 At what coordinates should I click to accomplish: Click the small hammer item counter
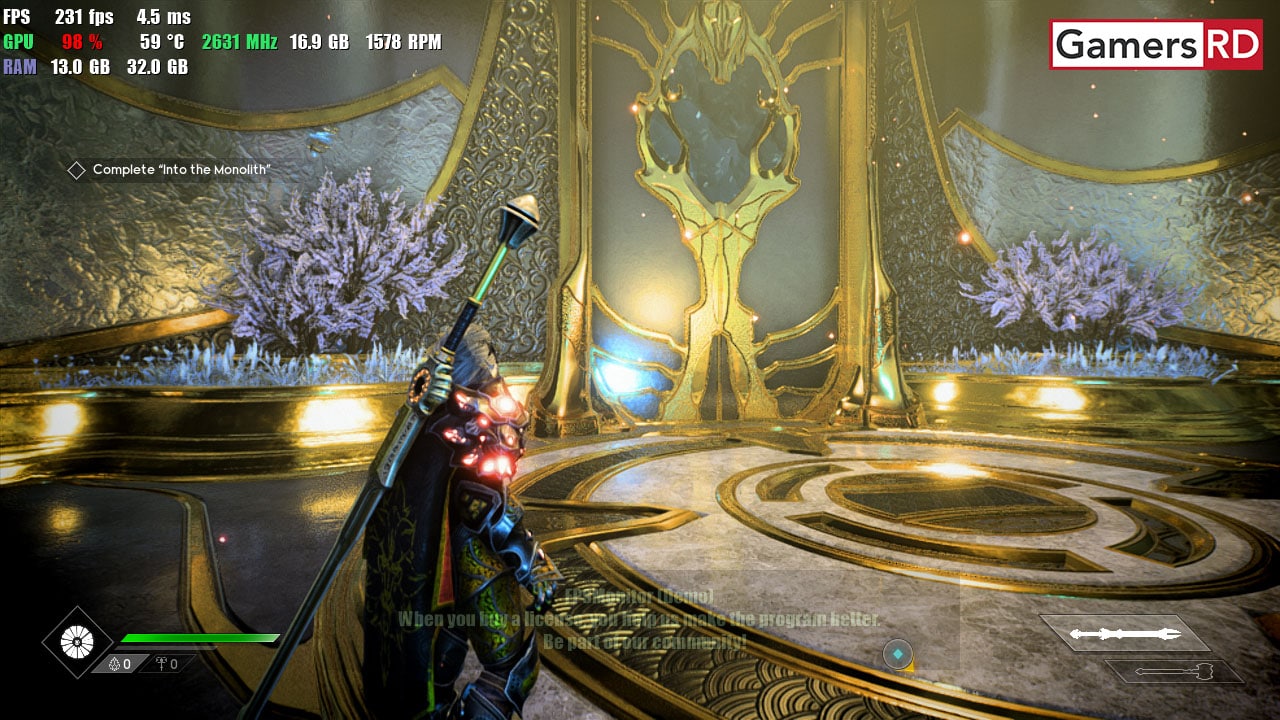click(166, 663)
